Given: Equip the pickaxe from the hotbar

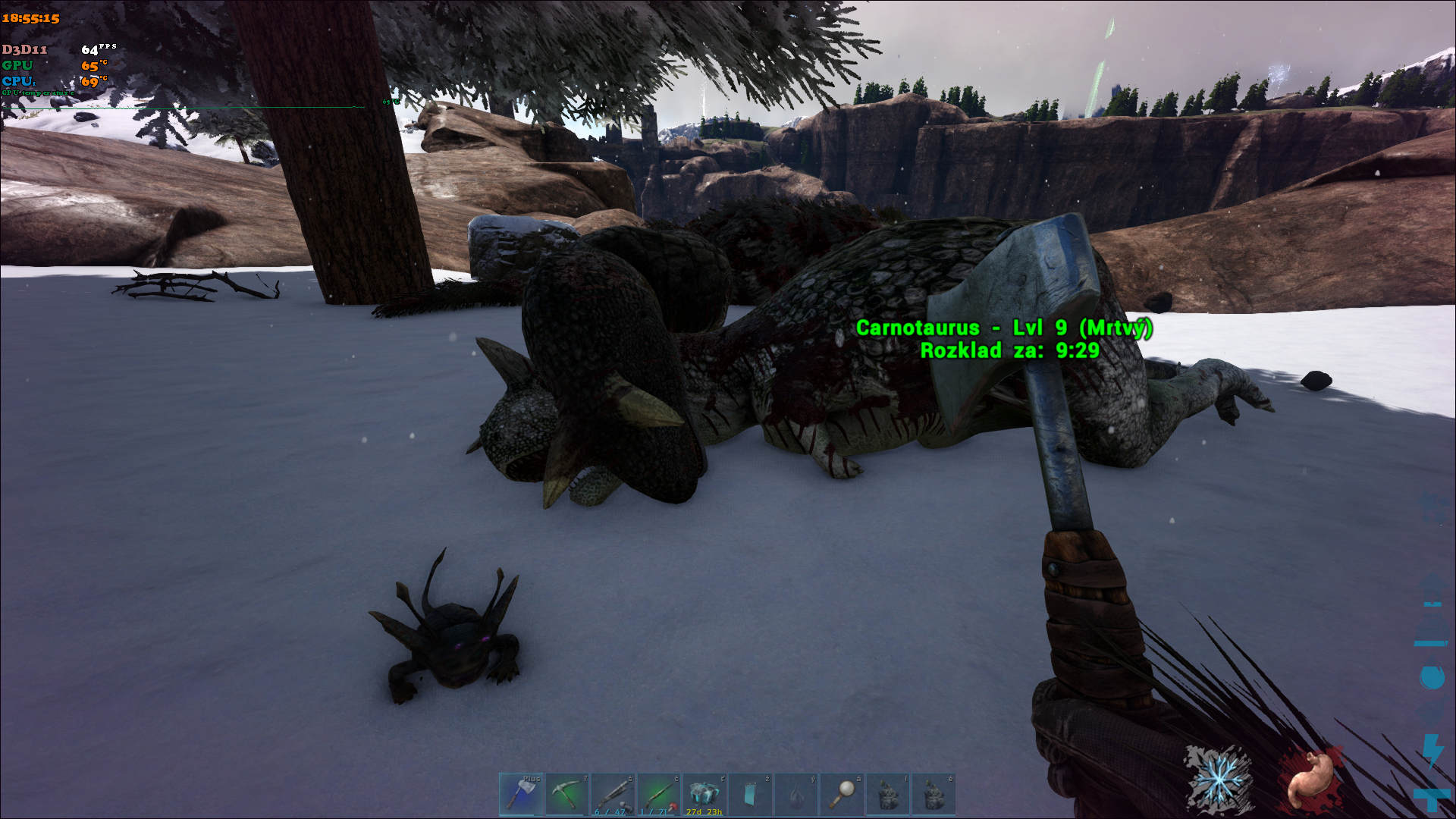Looking at the screenshot, I should pyautogui.click(x=567, y=794).
